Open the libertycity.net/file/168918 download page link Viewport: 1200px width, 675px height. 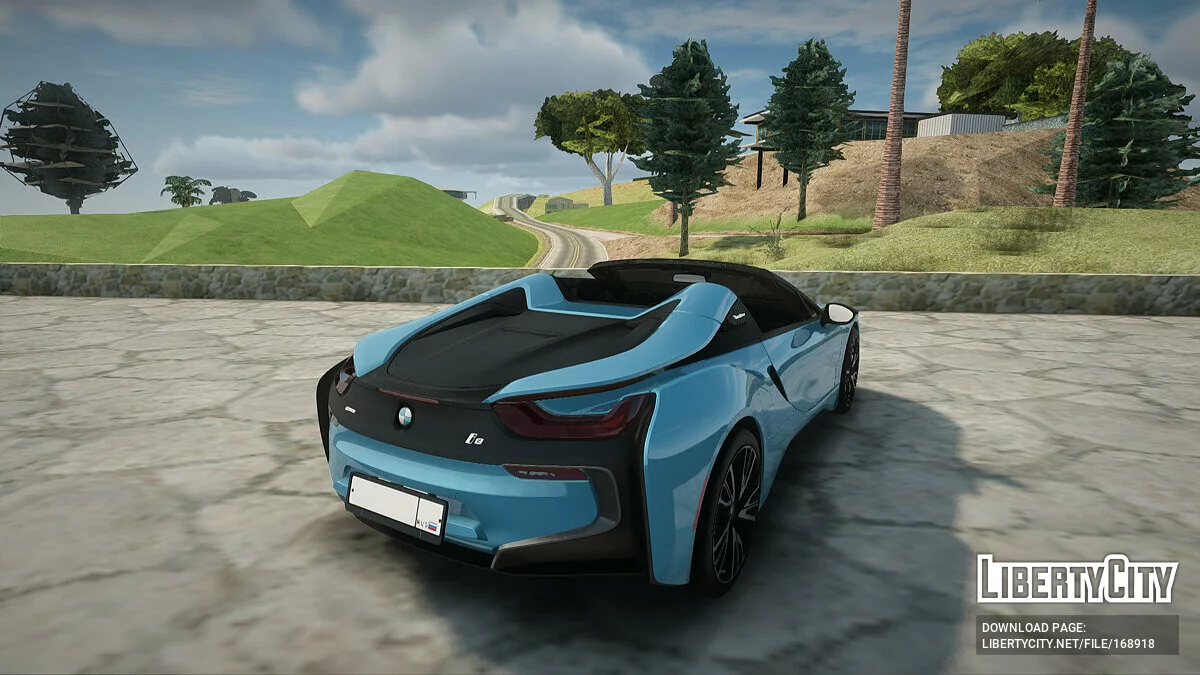coord(1068,644)
